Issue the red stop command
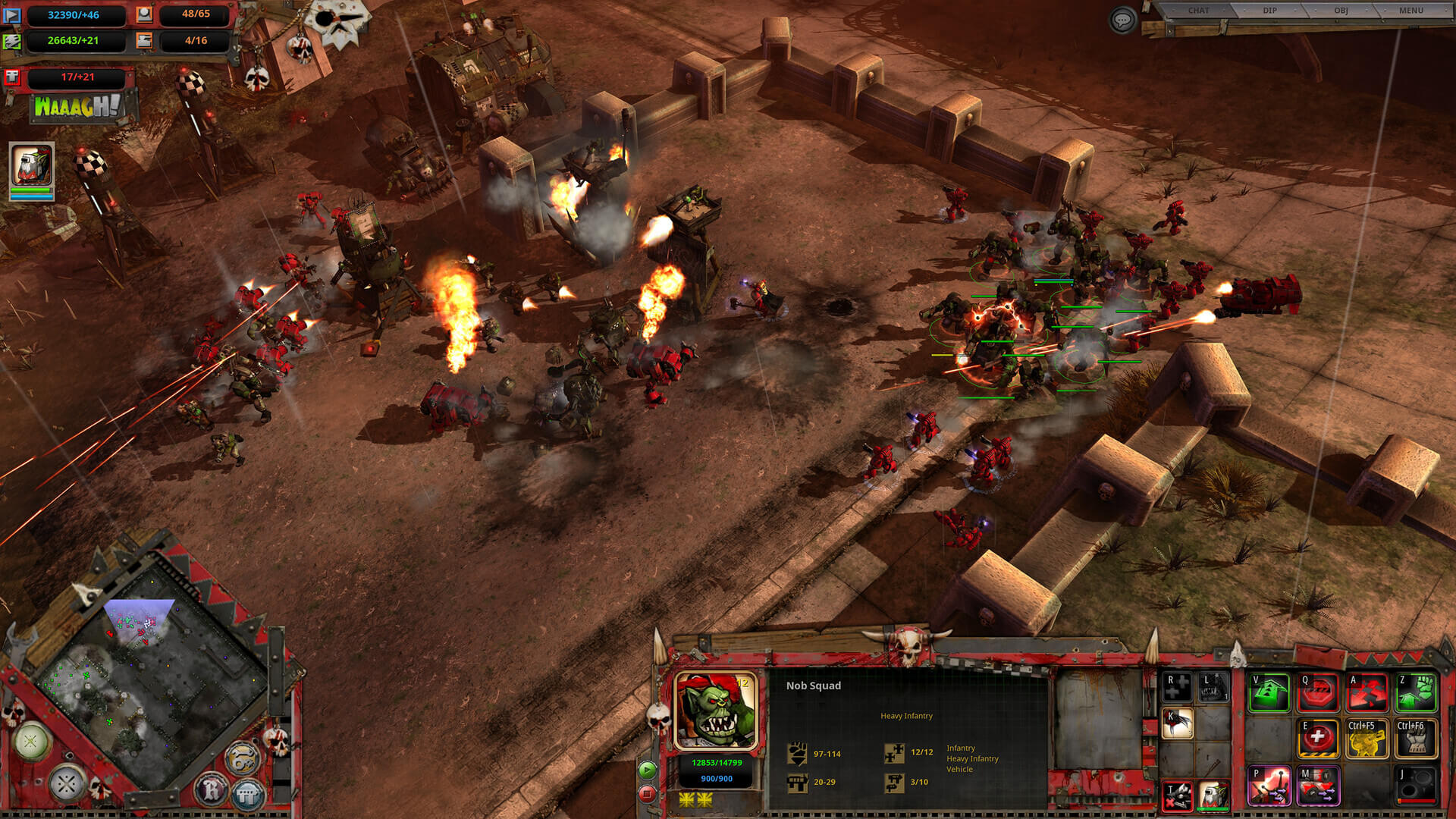The height and width of the screenshot is (819, 1456). click(1318, 693)
